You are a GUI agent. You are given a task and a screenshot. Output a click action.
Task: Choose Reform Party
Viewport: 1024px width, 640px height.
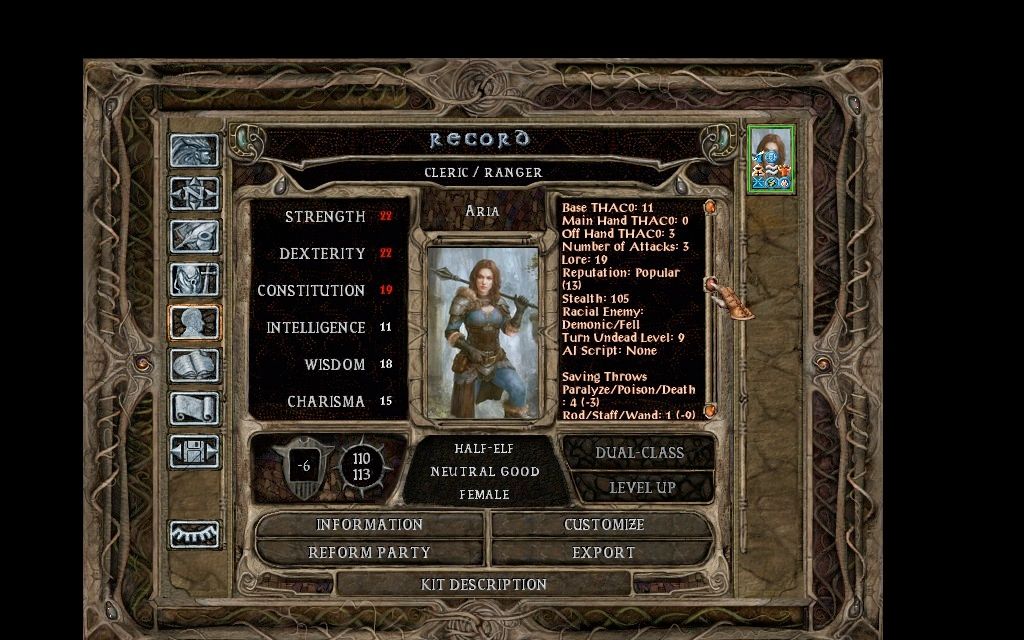(x=369, y=553)
